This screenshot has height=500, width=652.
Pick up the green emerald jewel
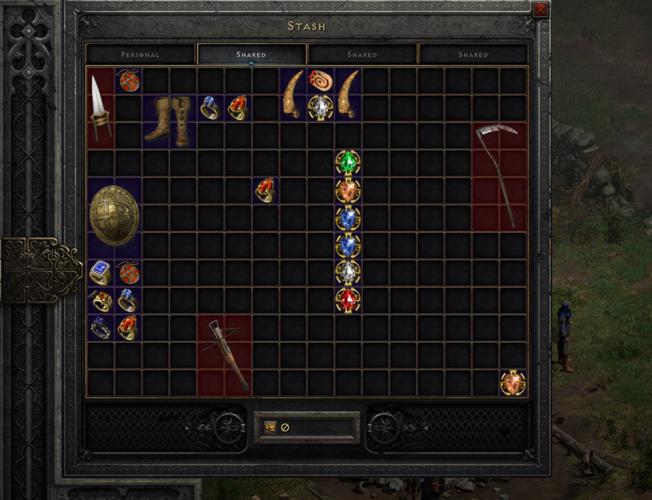click(x=348, y=162)
